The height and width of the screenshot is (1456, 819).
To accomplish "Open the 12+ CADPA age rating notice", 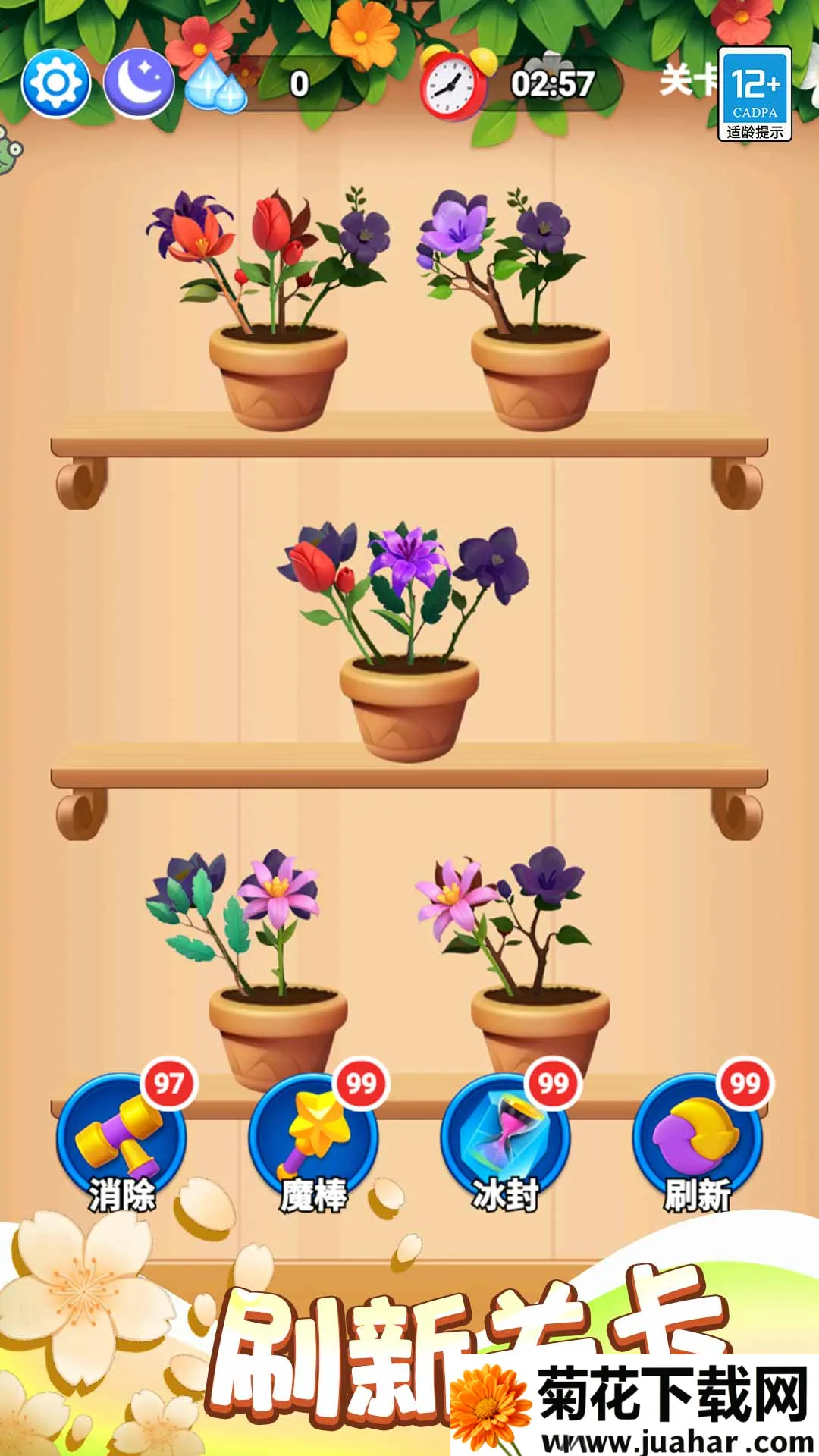I will coord(755,94).
